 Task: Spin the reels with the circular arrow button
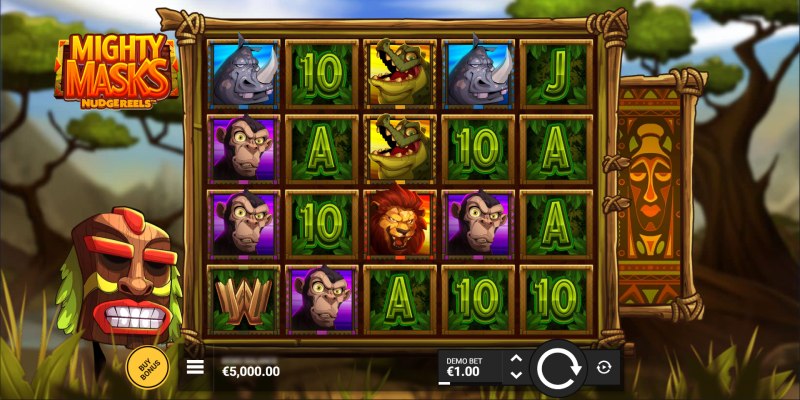pyautogui.click(x=557, y=368)
